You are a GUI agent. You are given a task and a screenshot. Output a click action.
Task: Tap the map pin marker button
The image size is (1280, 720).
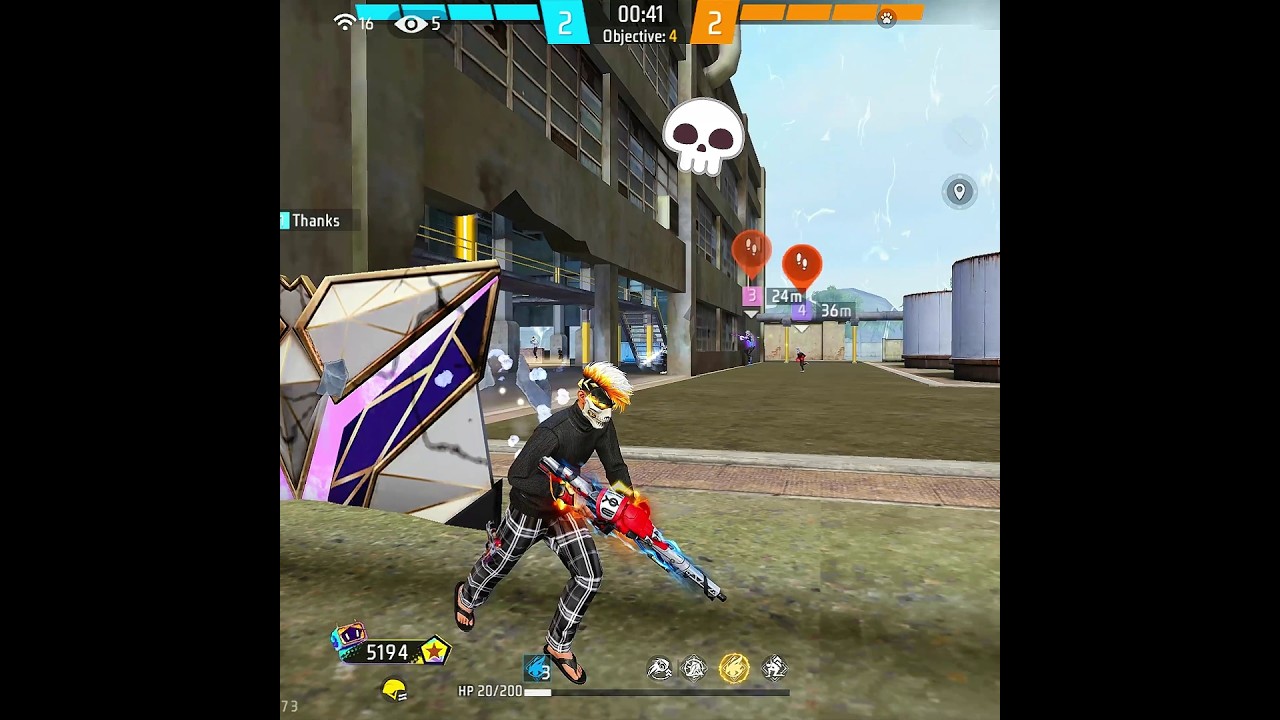959,191
